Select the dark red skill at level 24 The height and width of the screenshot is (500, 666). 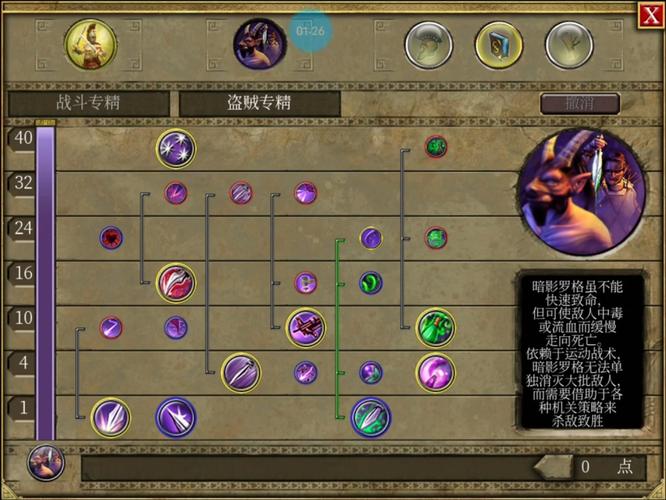pos(111,238)
